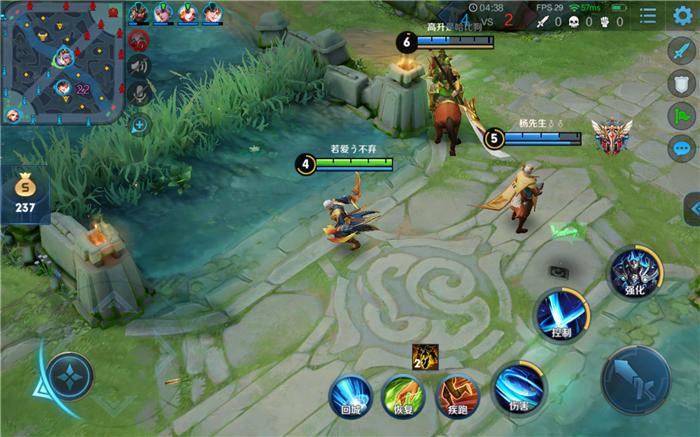Open the gear settings menu

(x=682, y=15)
